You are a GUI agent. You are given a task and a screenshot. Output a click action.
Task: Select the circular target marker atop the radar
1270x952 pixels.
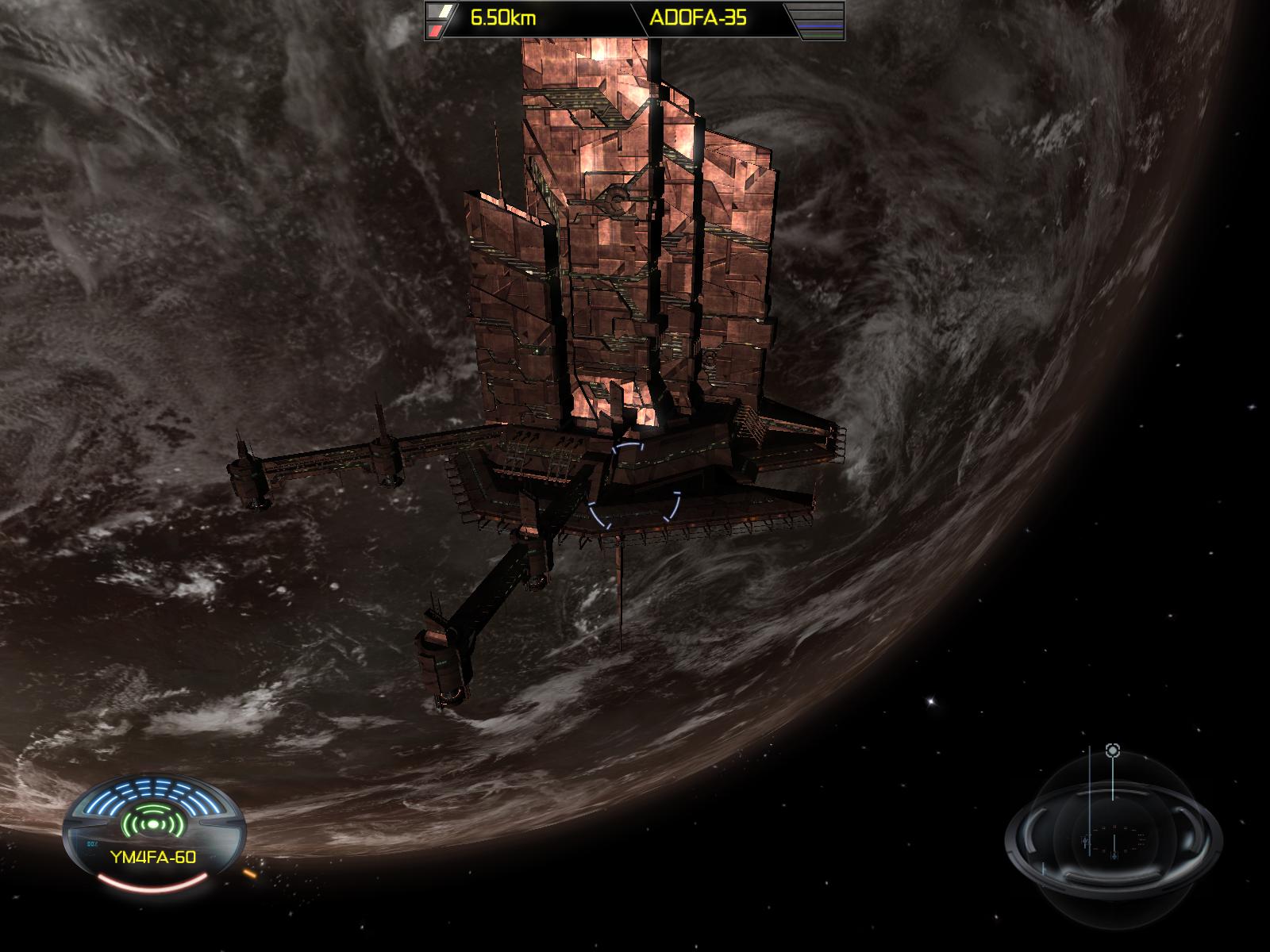tap(1113, 750)
